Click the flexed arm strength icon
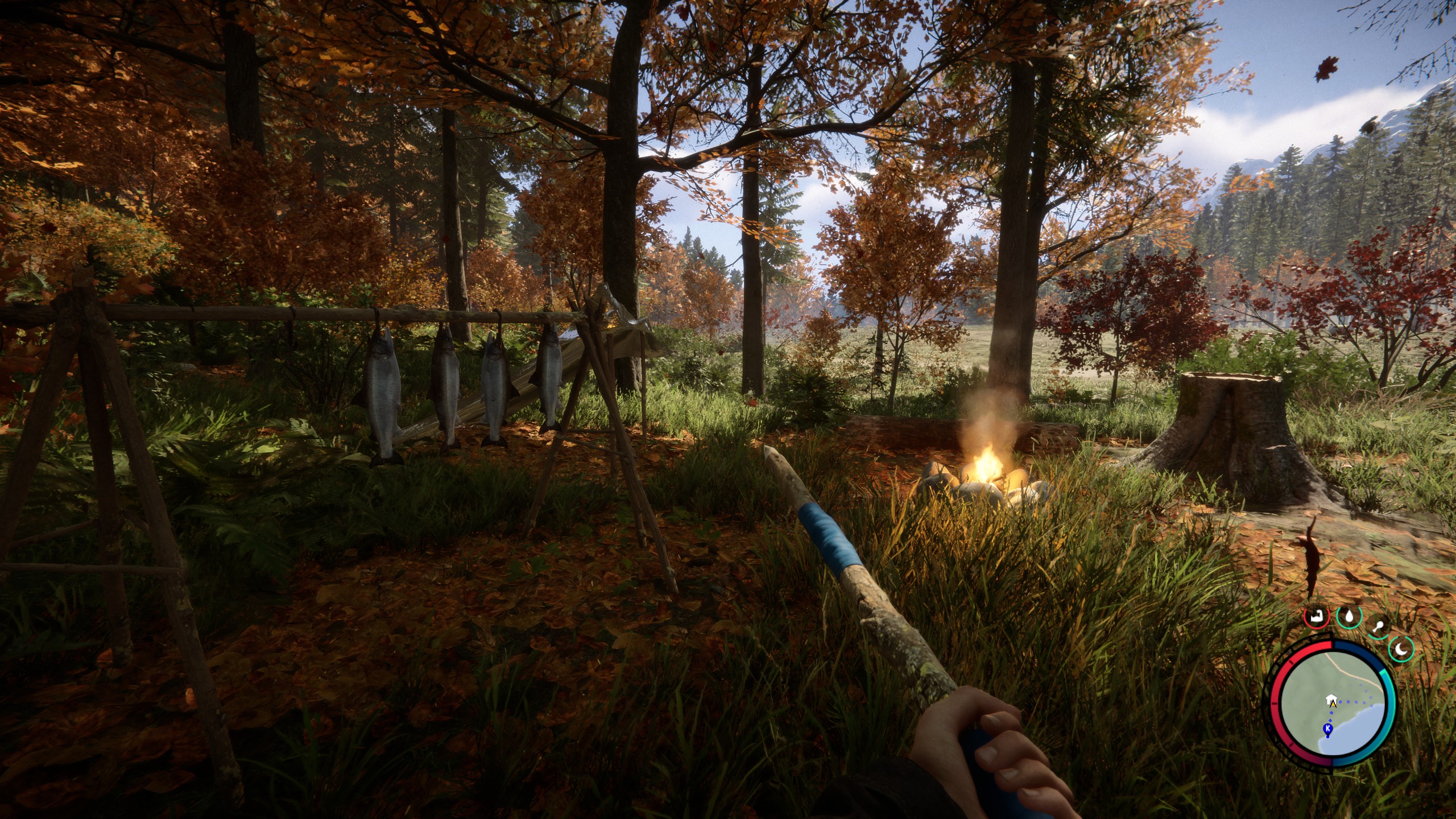 pos(1316,616)
